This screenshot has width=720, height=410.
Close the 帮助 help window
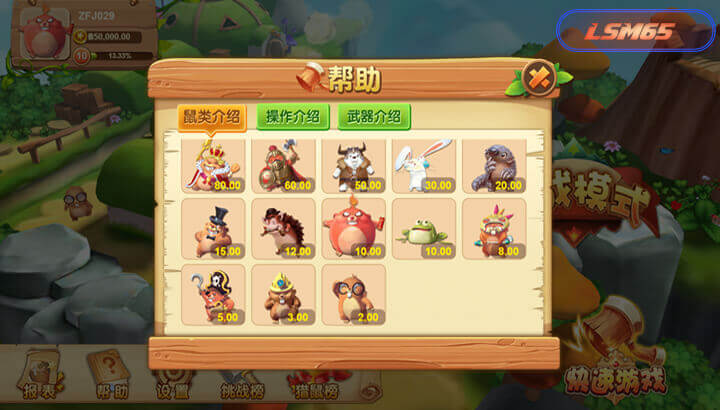coord(538,76)
